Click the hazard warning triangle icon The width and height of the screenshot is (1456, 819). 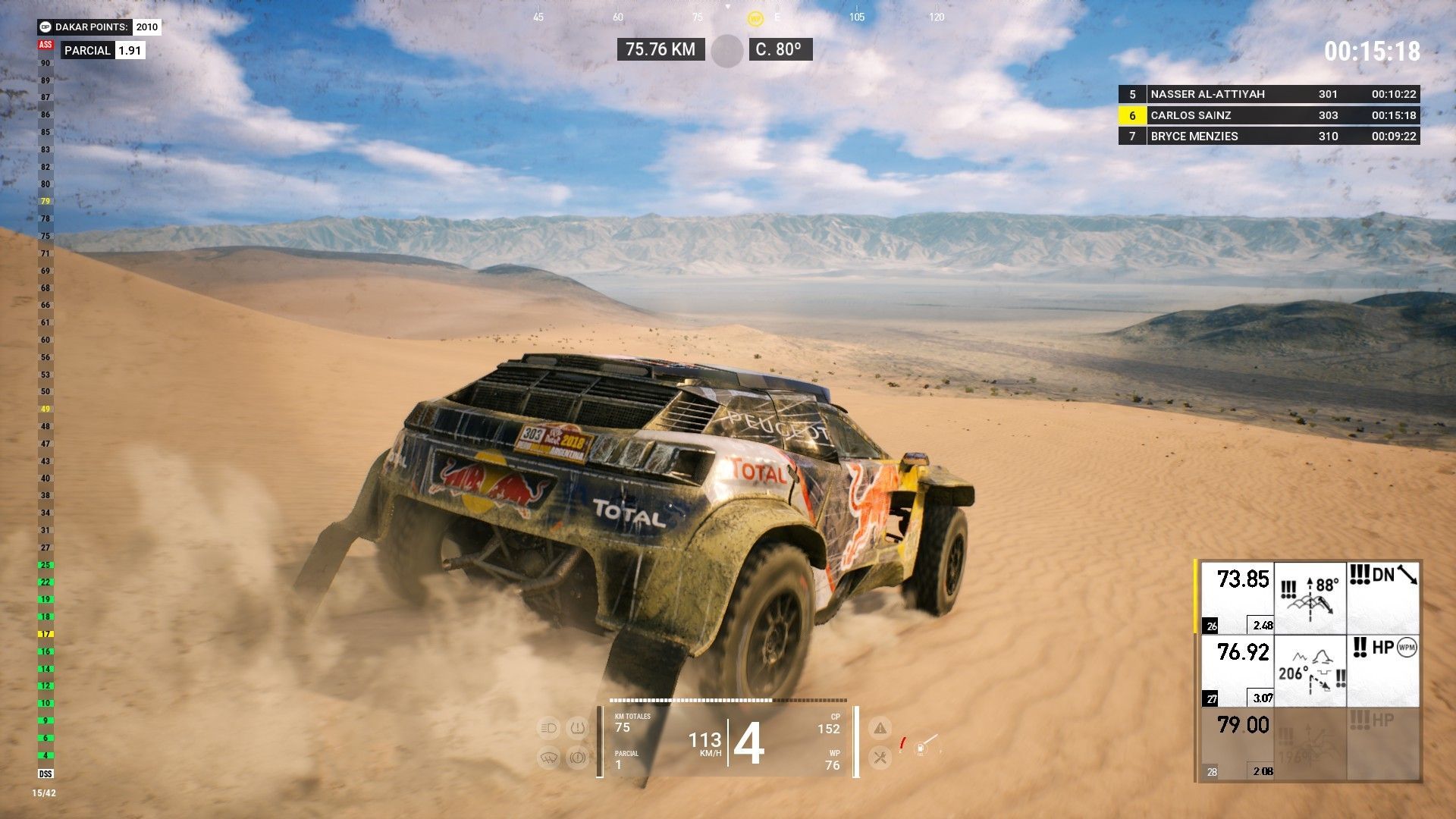click(x=880, y=729)
